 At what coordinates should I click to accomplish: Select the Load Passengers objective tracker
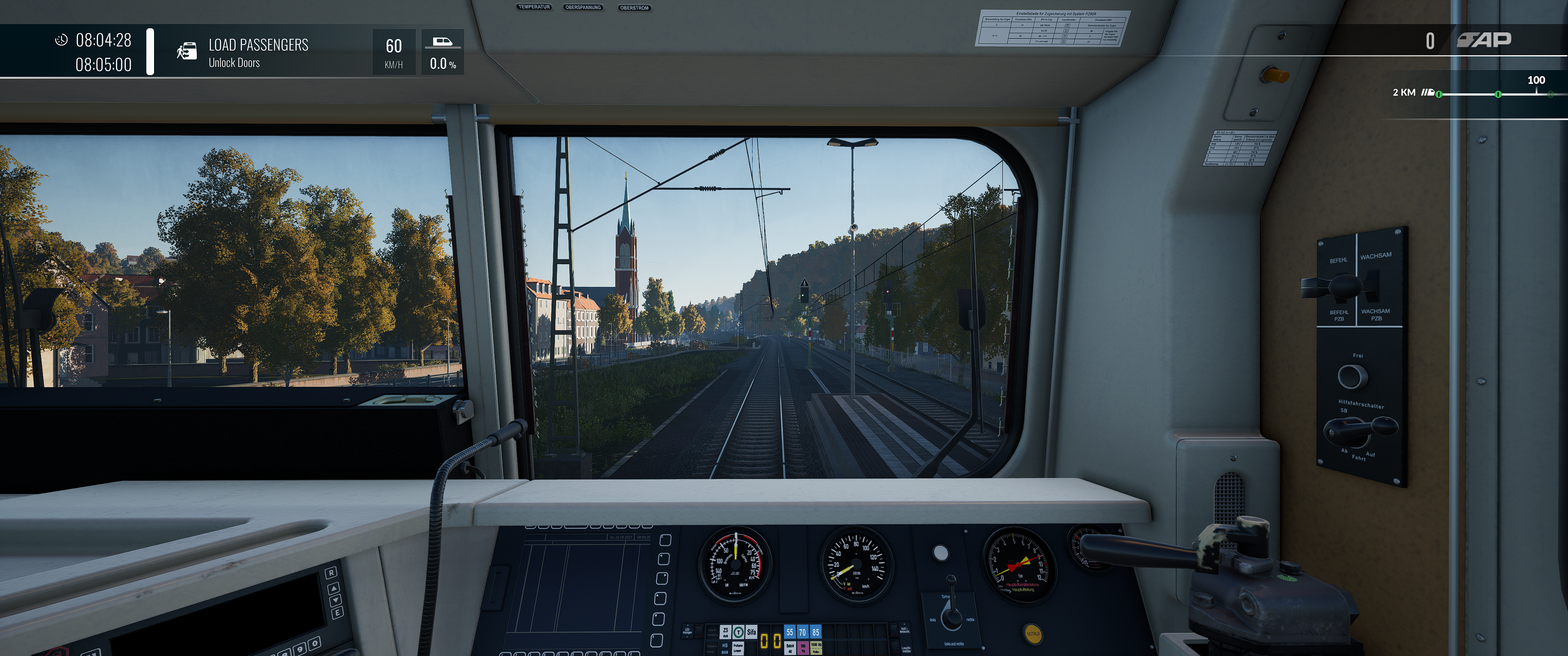tap(258, 52)
